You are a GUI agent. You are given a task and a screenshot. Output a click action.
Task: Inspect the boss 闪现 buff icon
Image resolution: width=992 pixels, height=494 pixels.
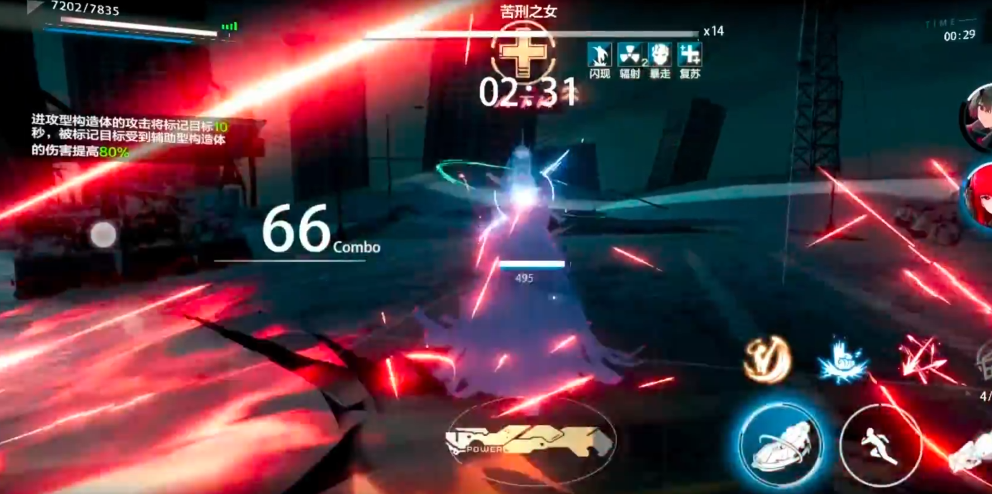pyautogui.click(x=600, y=54)
